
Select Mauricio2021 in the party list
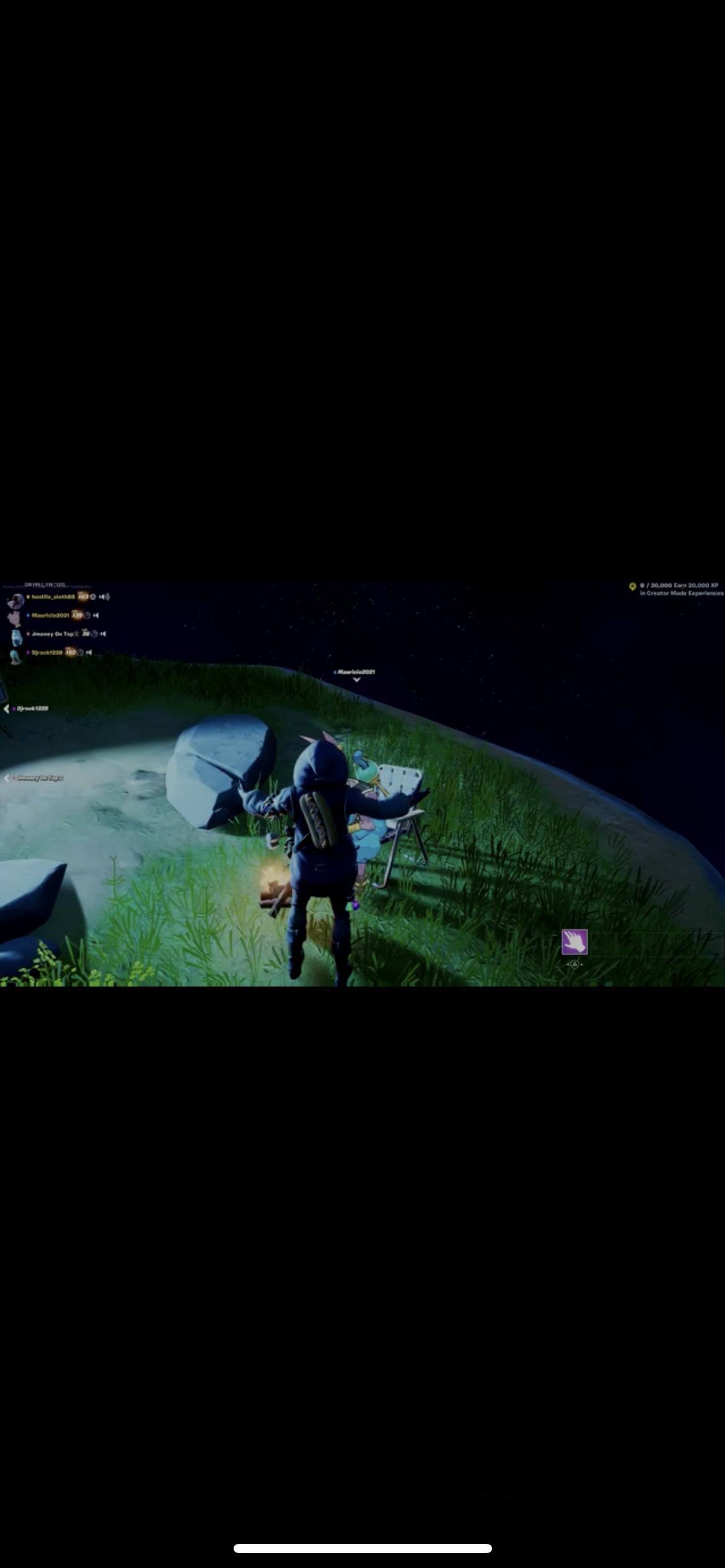(50, 616)
